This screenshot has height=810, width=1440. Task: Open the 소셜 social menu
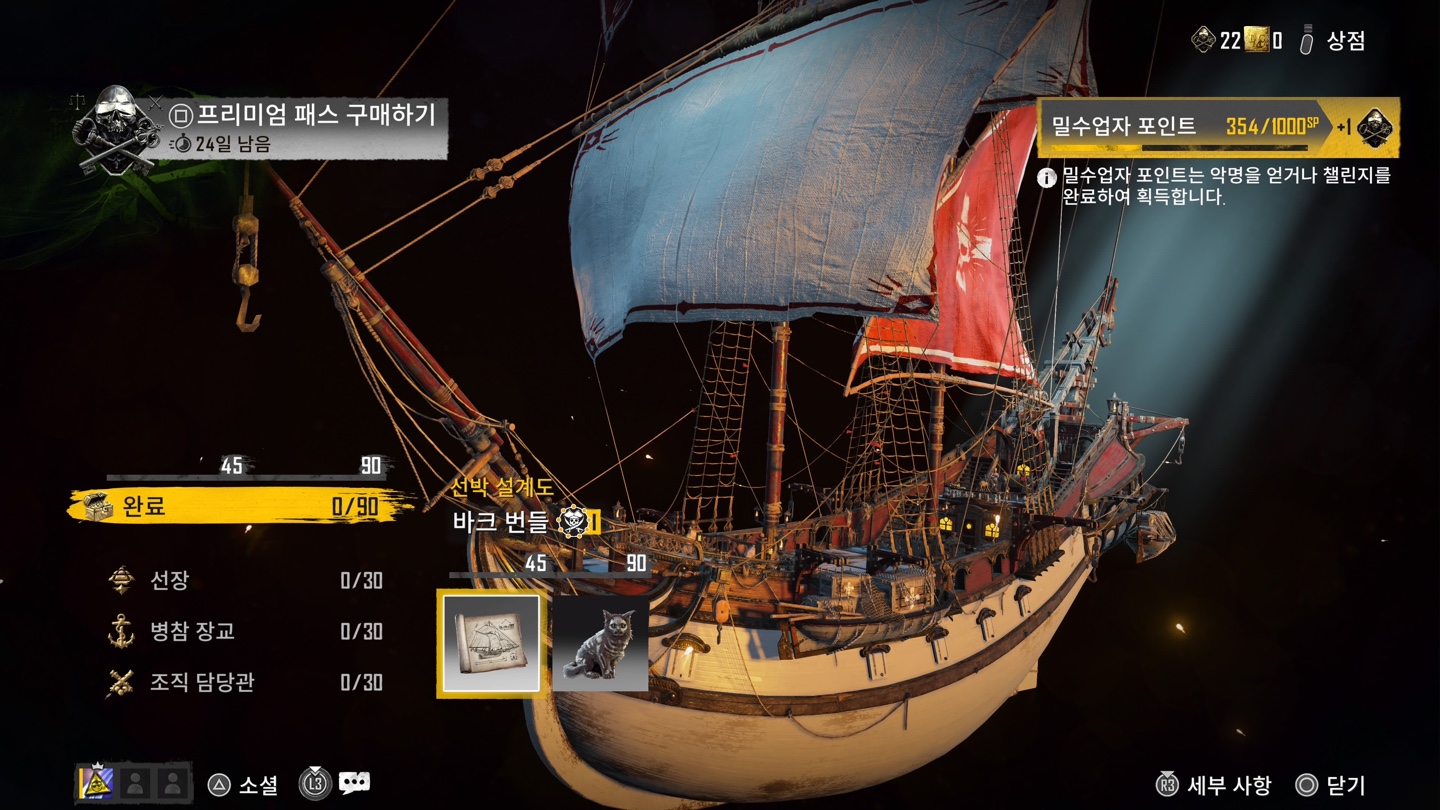[243, 785]
